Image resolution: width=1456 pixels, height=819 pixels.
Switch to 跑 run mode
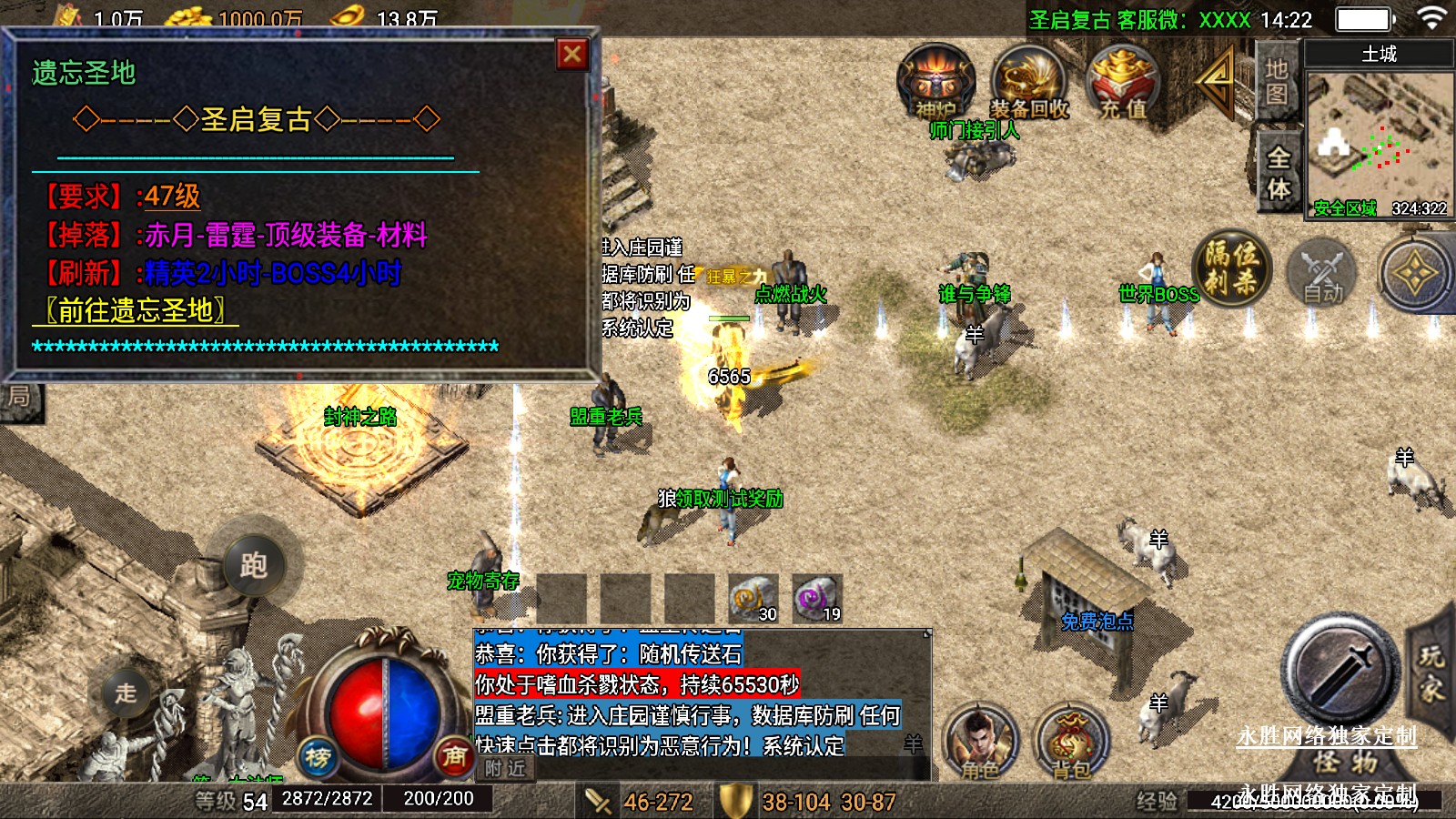pyautogui.click(x=253, y=565)
